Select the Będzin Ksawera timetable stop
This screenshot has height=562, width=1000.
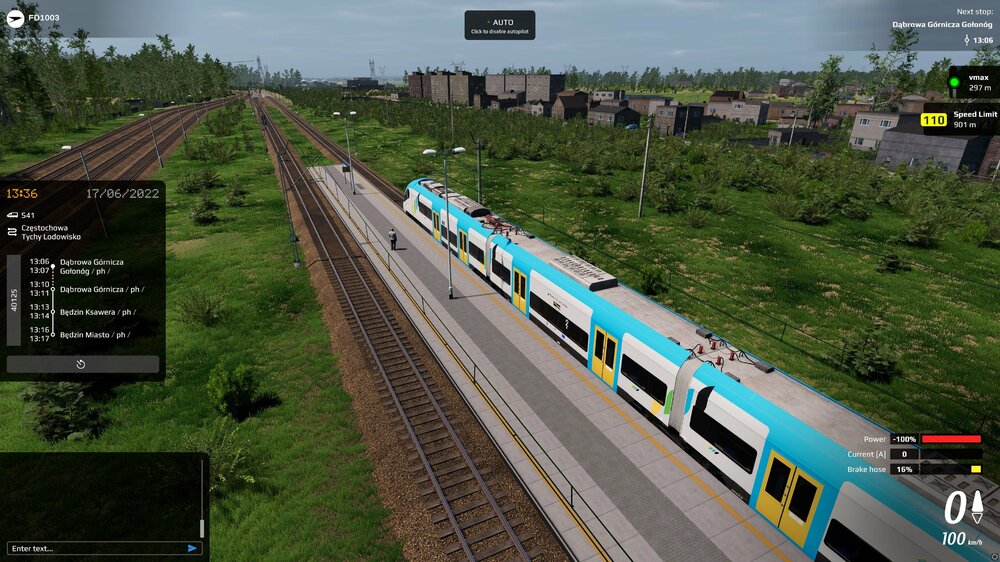click(x=95, y=311)
